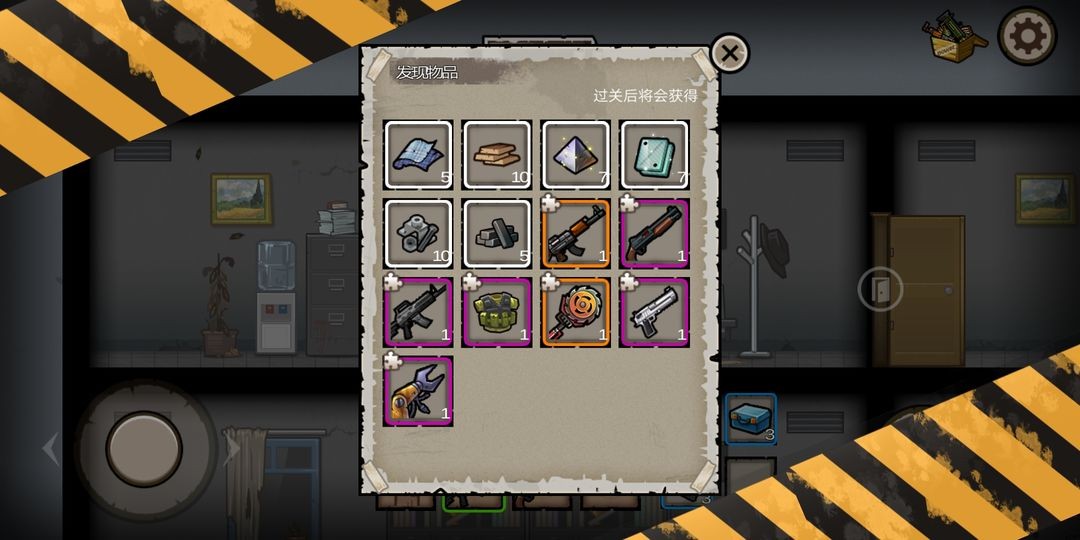This screenshot has width=1080, height=540.
Task: Select the blue cloth item slot
Action: click(x=418, y=155)
